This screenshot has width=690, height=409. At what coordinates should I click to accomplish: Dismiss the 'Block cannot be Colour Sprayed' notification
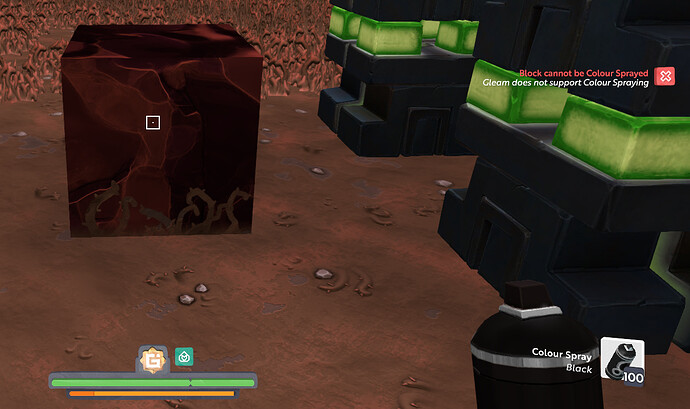pos(665,76)
